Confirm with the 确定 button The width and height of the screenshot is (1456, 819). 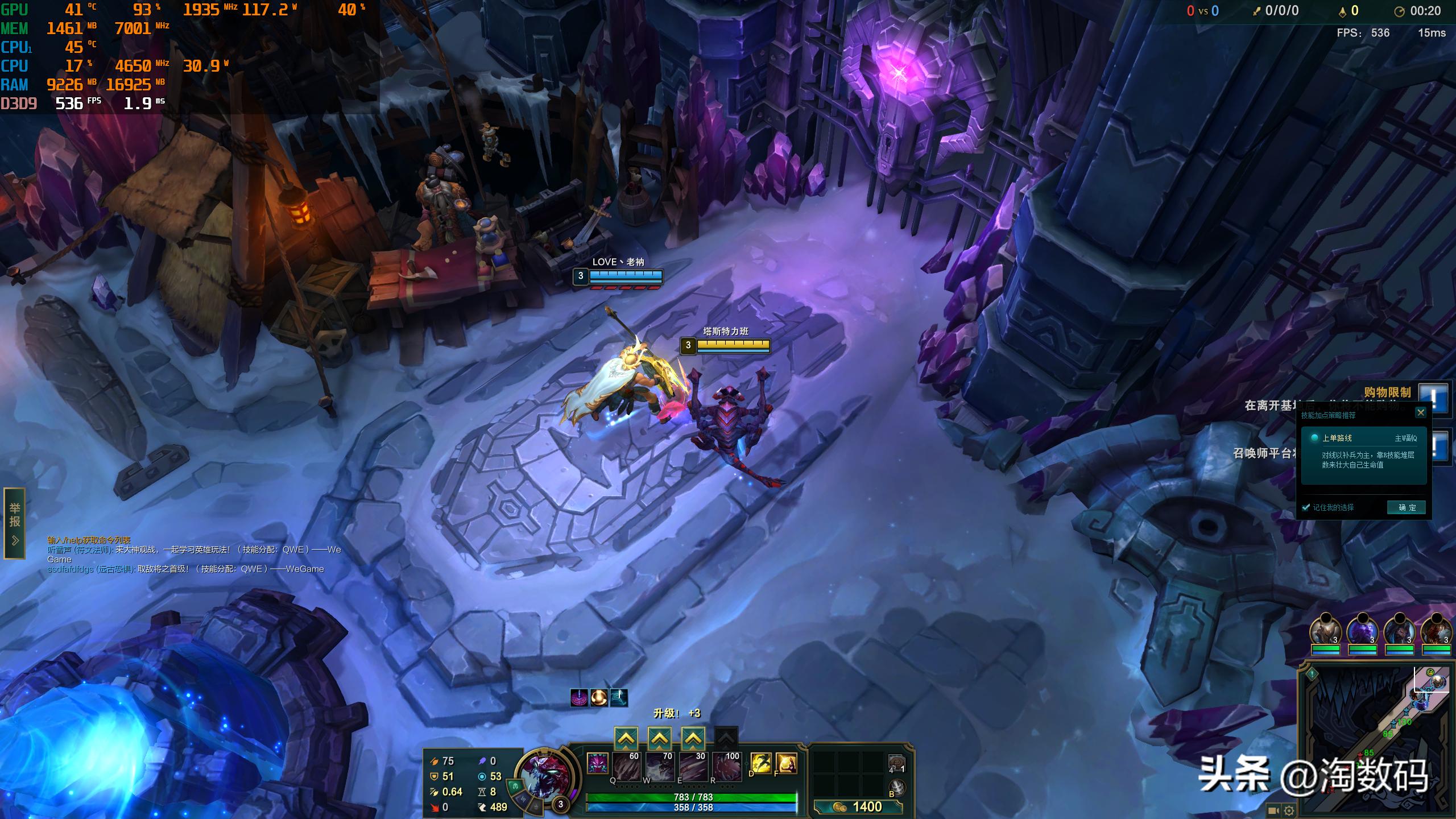click(x=1407, y=507)
